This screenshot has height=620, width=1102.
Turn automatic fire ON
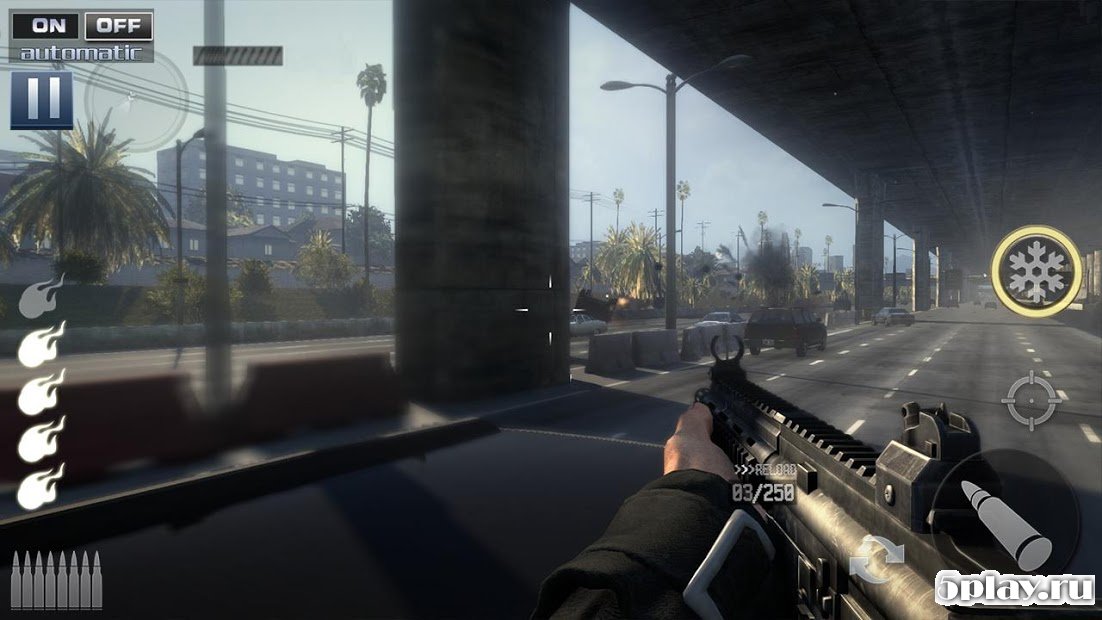47,26
